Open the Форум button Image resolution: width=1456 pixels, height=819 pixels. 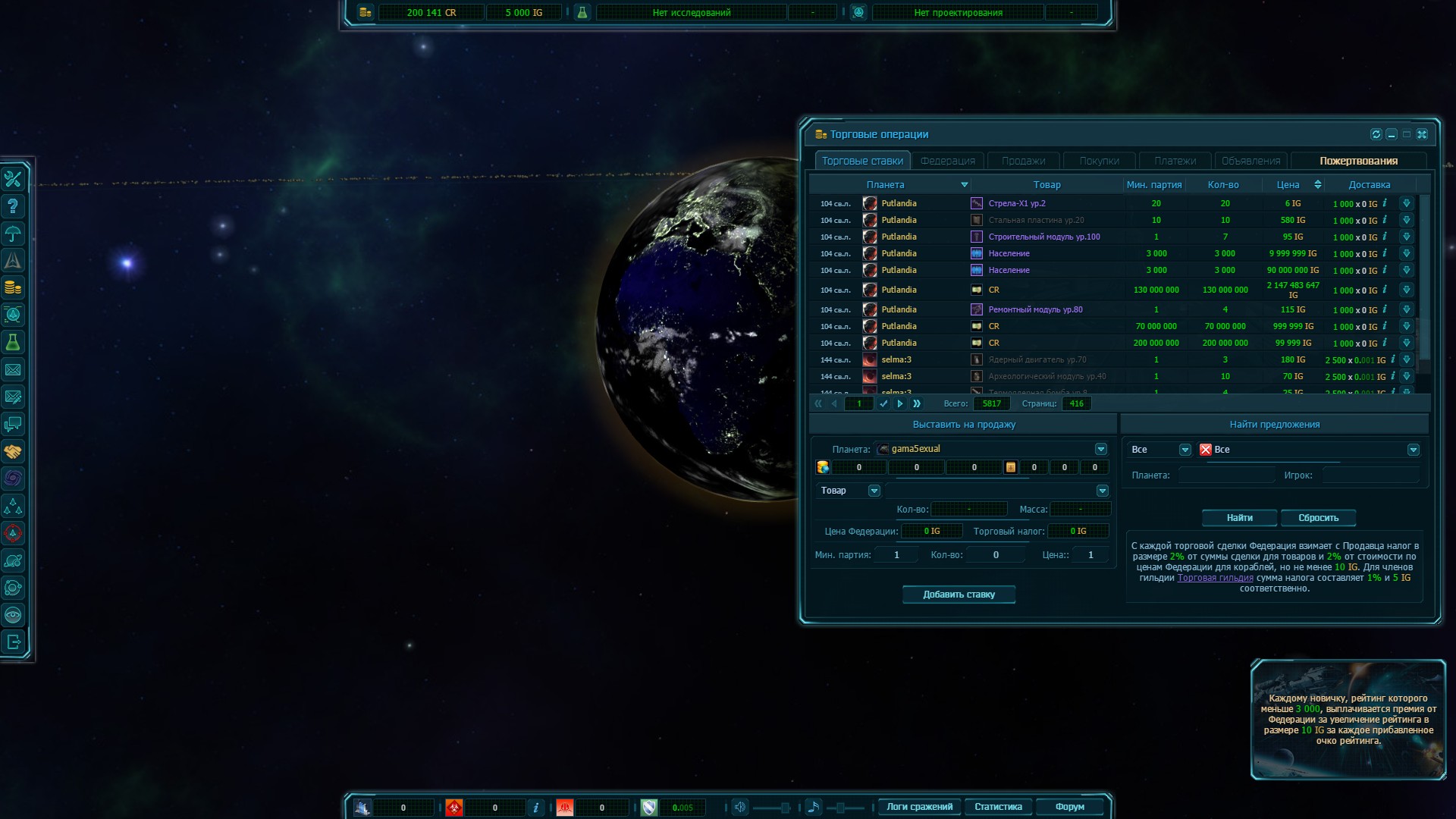(x=1069, y=807)
